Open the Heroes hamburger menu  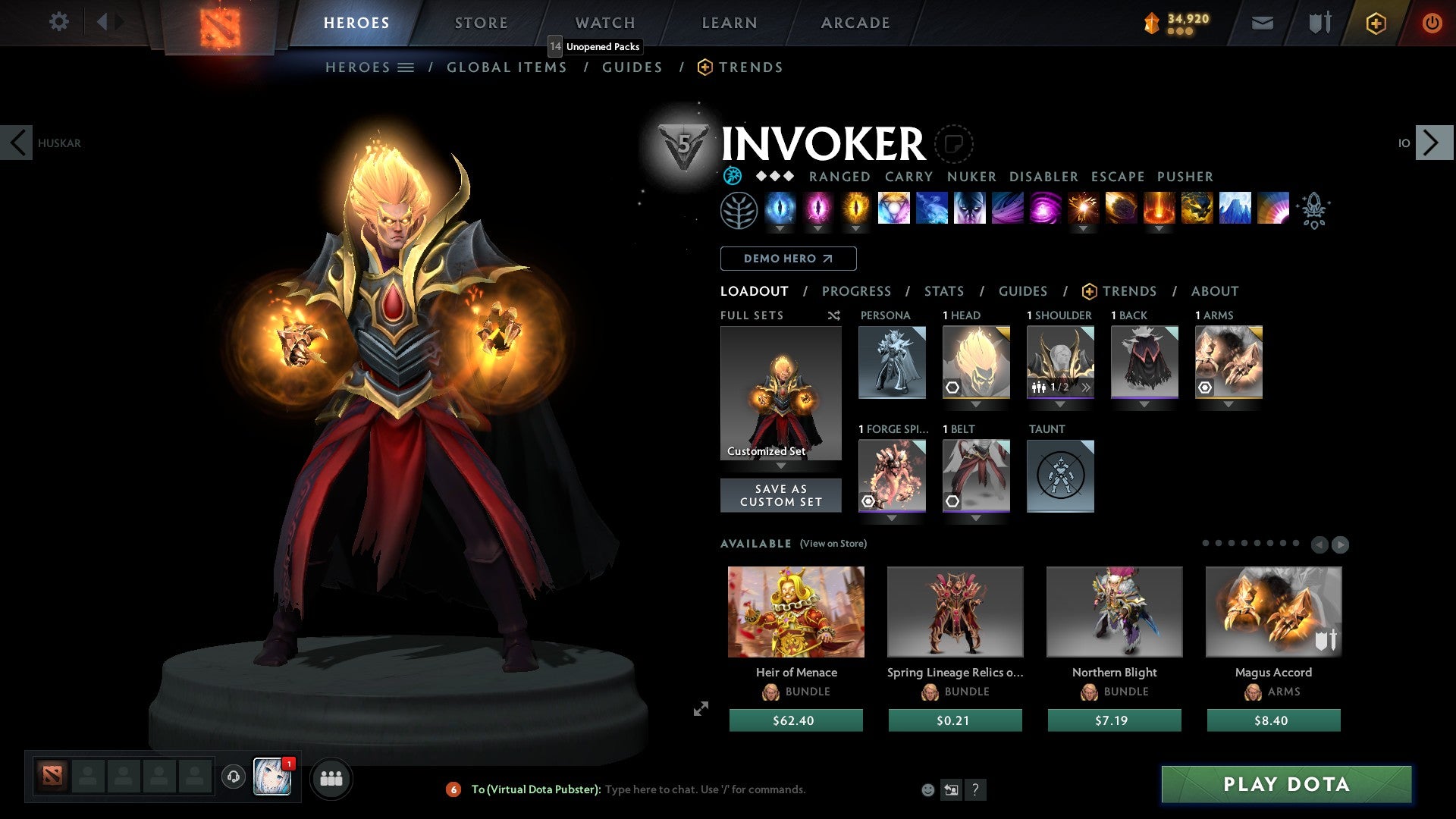pyautogui.click(x=405, y=67)
